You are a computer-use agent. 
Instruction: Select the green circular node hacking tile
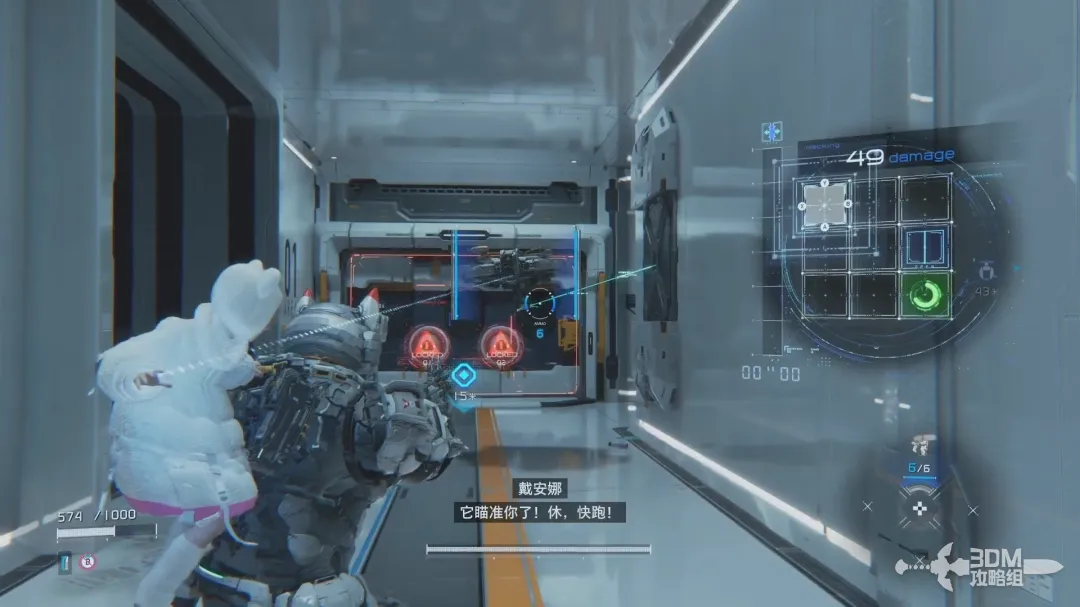[923, 296]
